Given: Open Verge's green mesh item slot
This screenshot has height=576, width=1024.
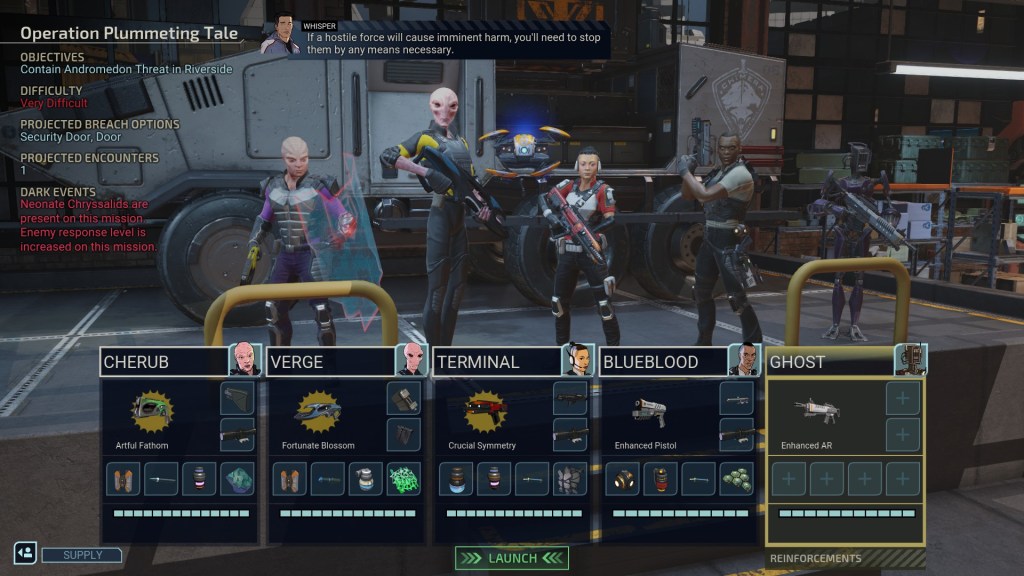Looking at the screenshot, I should click(403, 479).
